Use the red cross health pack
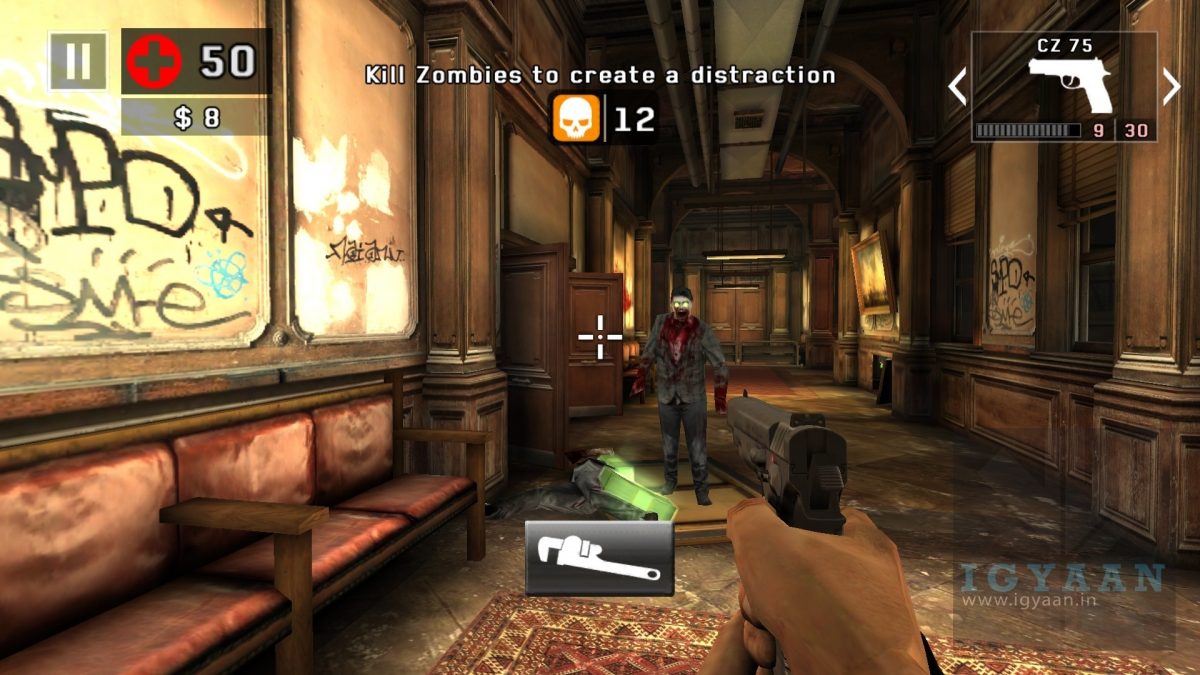The height and width of the screenshot is (675, 1200). (153, 62)
